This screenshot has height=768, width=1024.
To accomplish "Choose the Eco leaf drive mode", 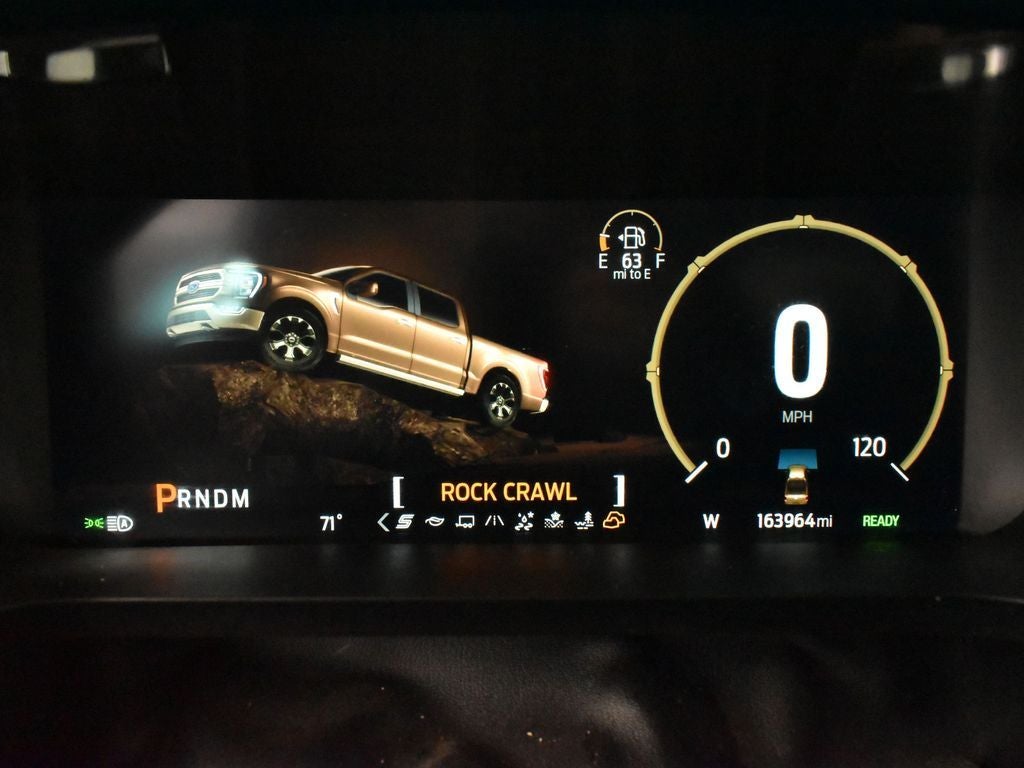I will click(x=434, y=521).
